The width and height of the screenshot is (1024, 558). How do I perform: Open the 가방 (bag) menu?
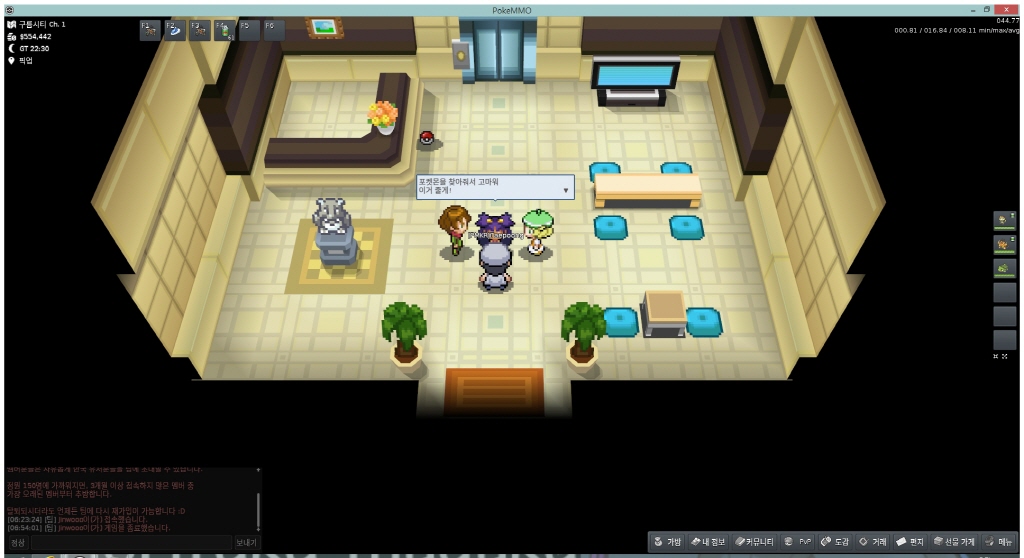668,541
